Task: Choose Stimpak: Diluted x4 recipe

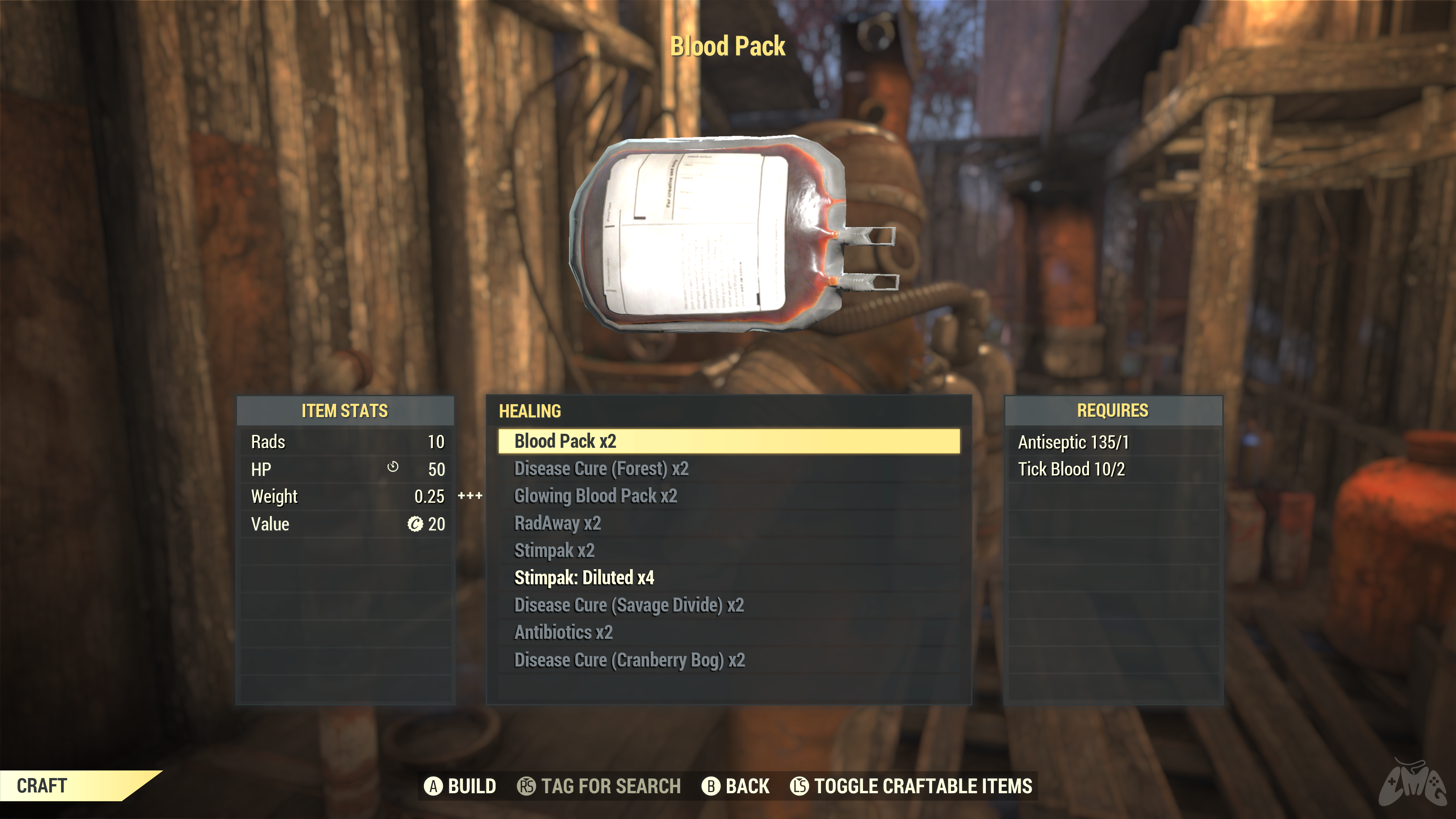Action: tap(584, 577)
